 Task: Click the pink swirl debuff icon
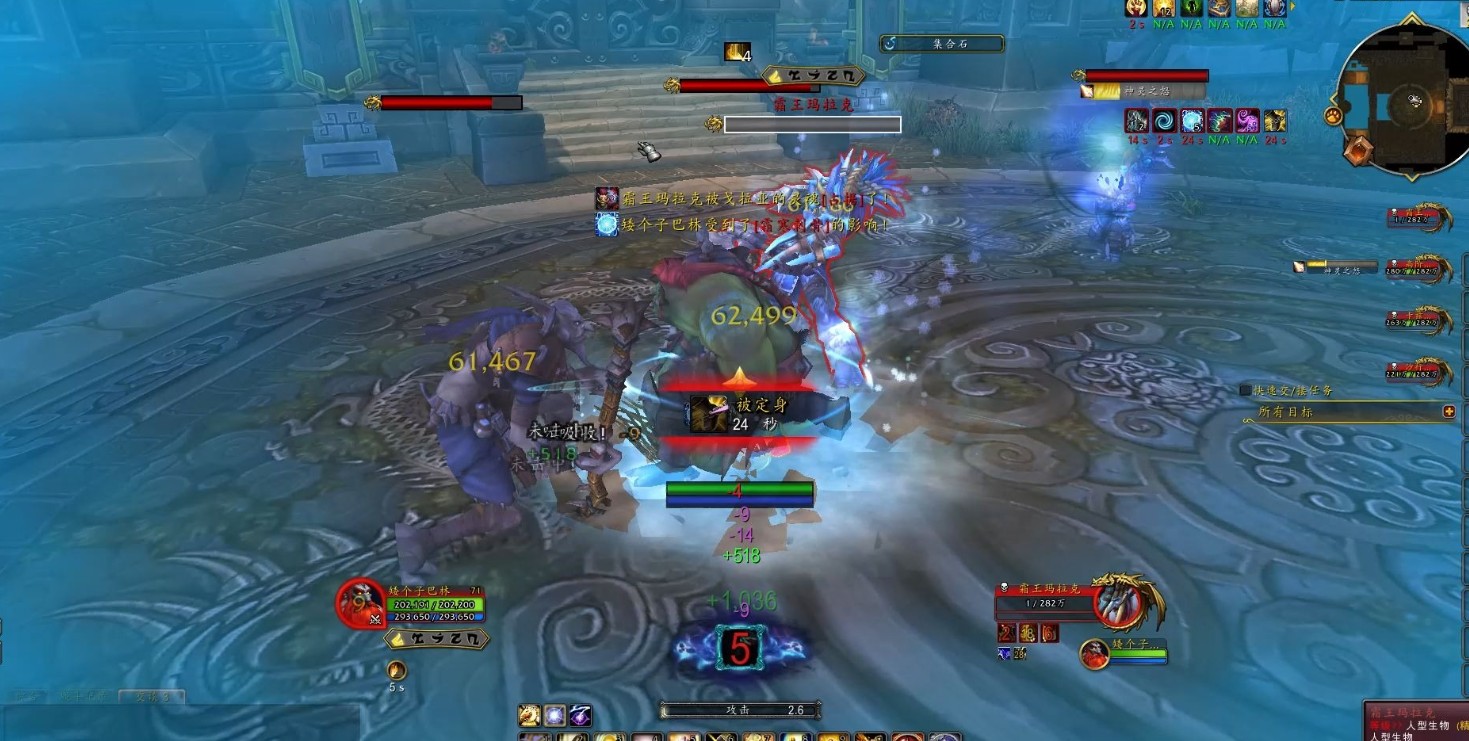coord(1247,121)
